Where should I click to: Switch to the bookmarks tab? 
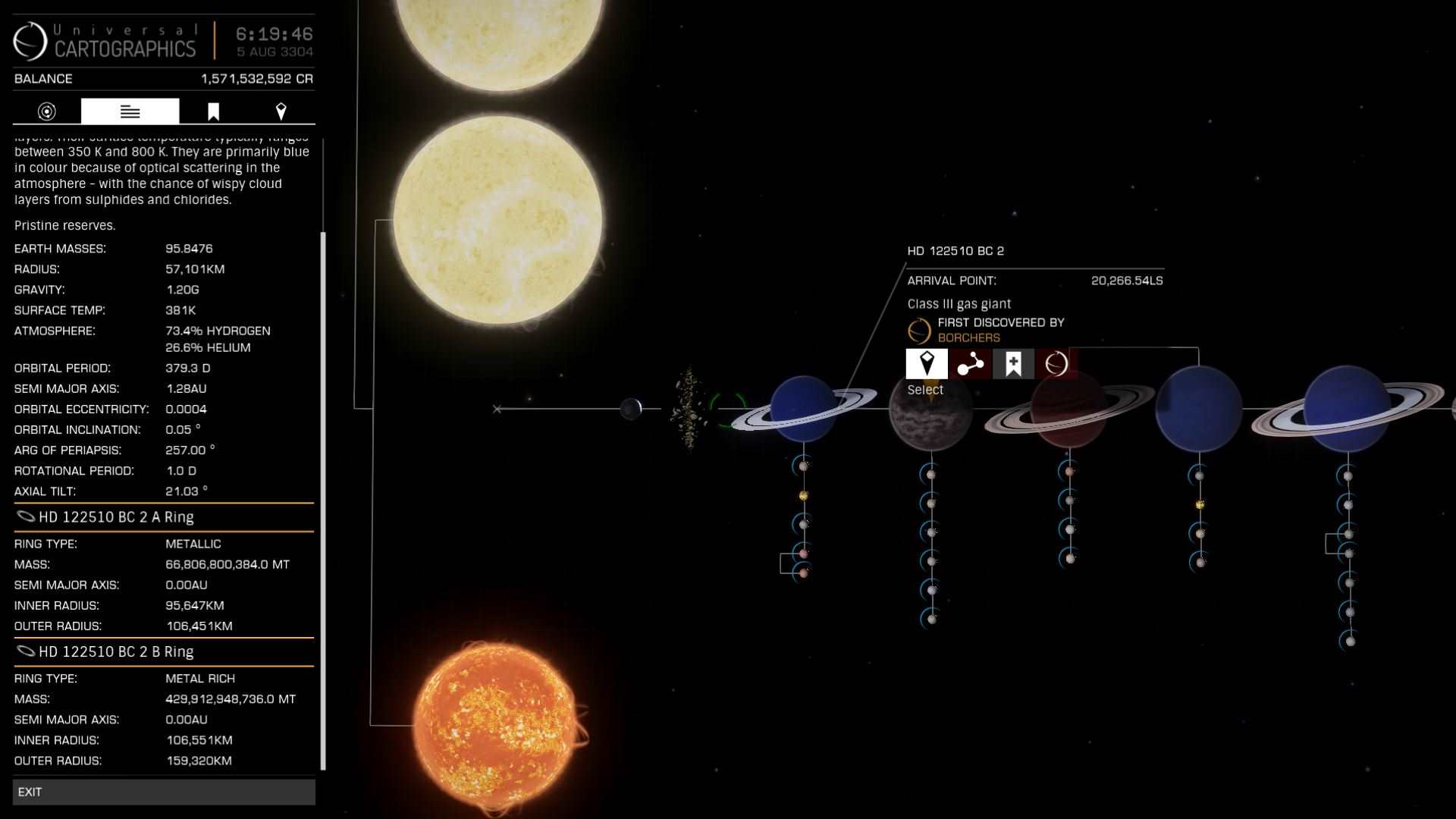[213, 111]
